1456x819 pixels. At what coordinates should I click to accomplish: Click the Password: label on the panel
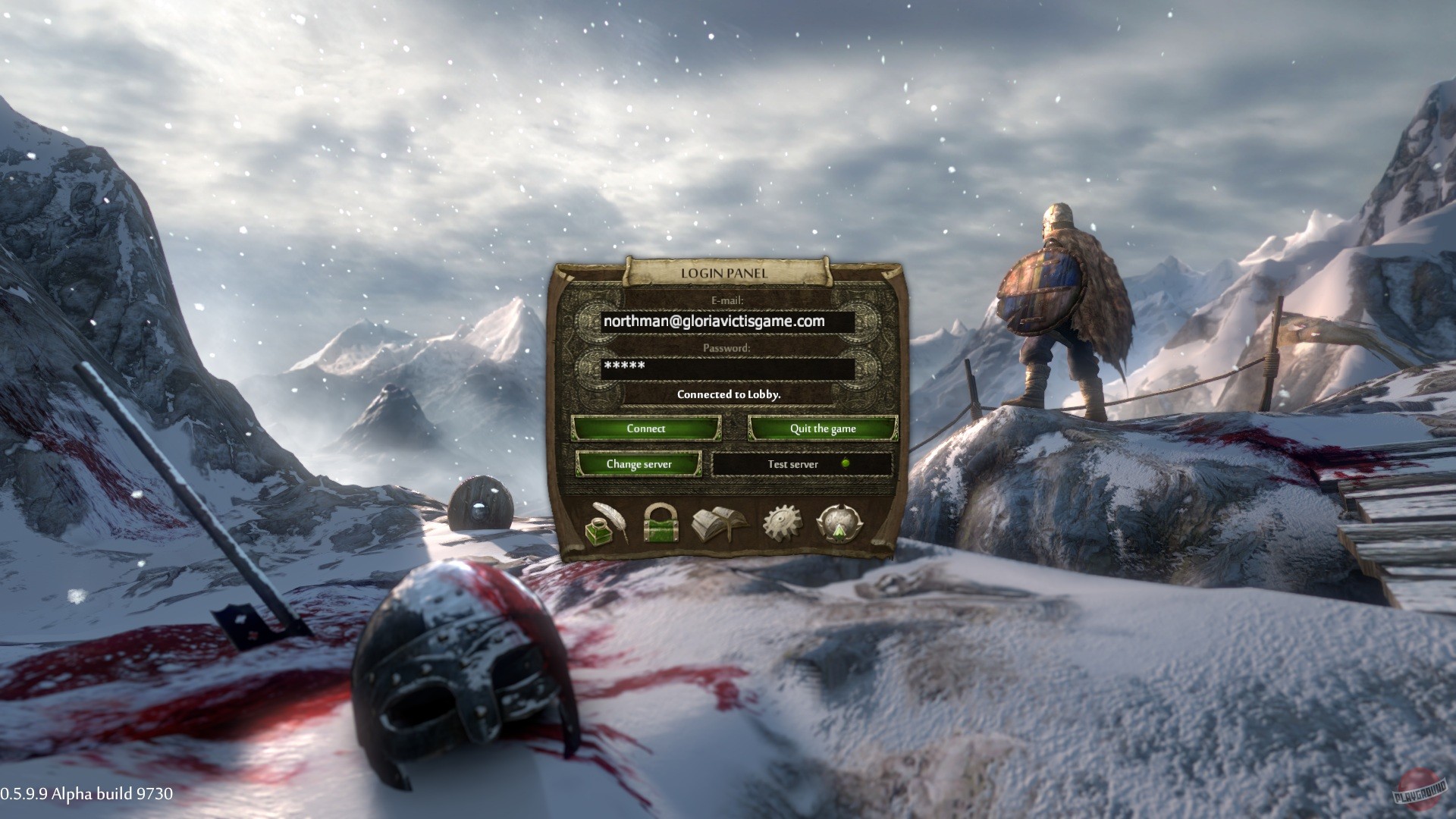pos(729,346)
